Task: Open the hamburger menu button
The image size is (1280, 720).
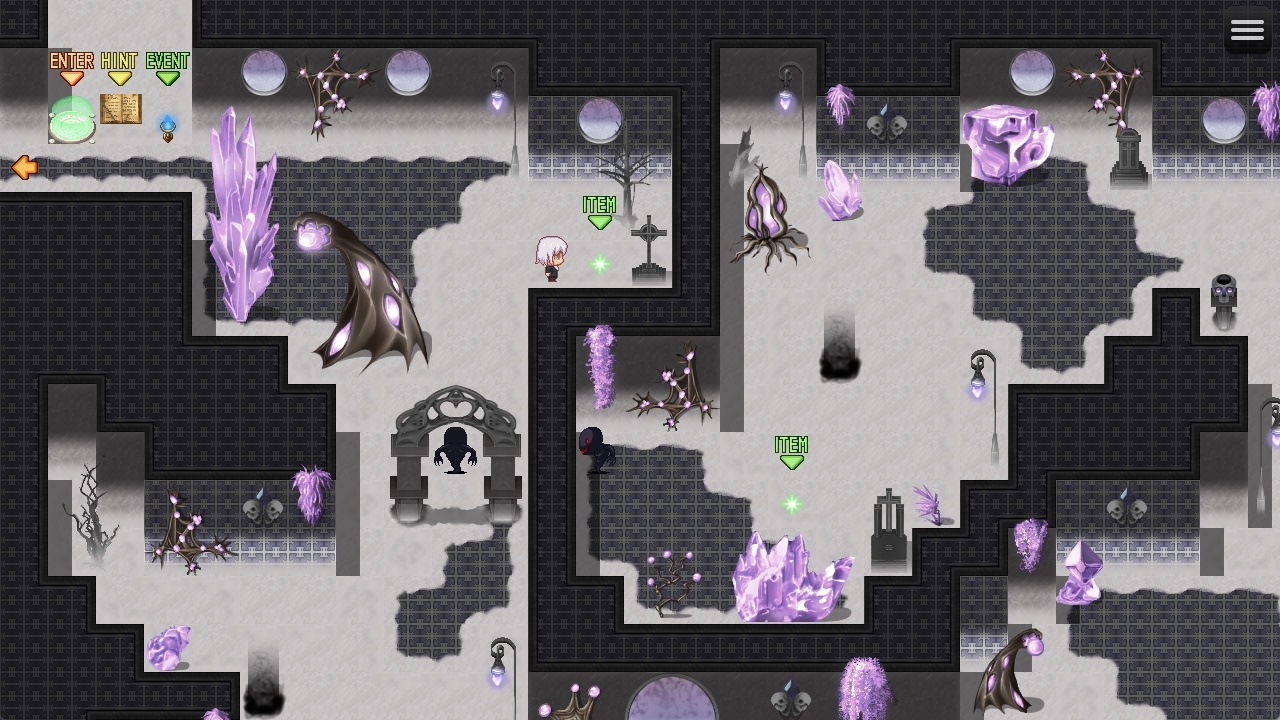Action: (1247, 31)
